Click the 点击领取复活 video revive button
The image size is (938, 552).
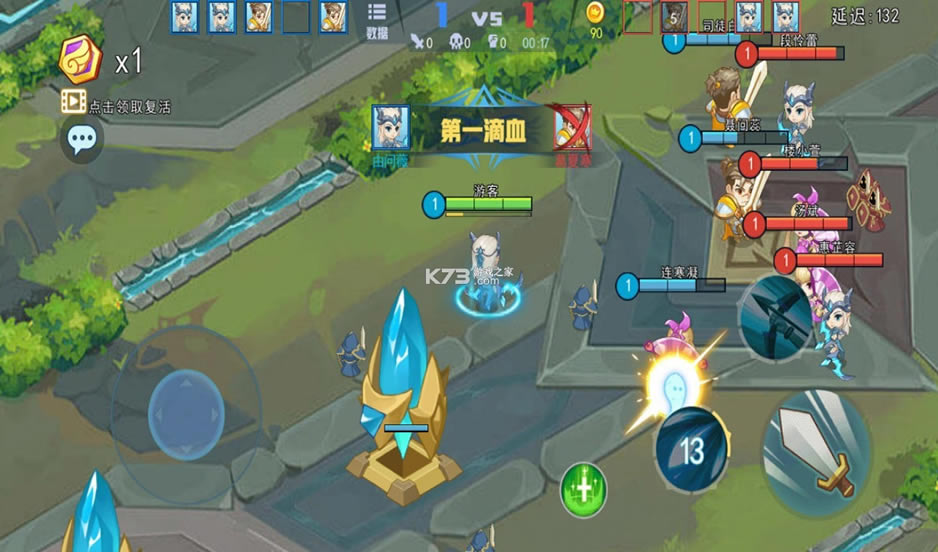click(x=116, y=104)
